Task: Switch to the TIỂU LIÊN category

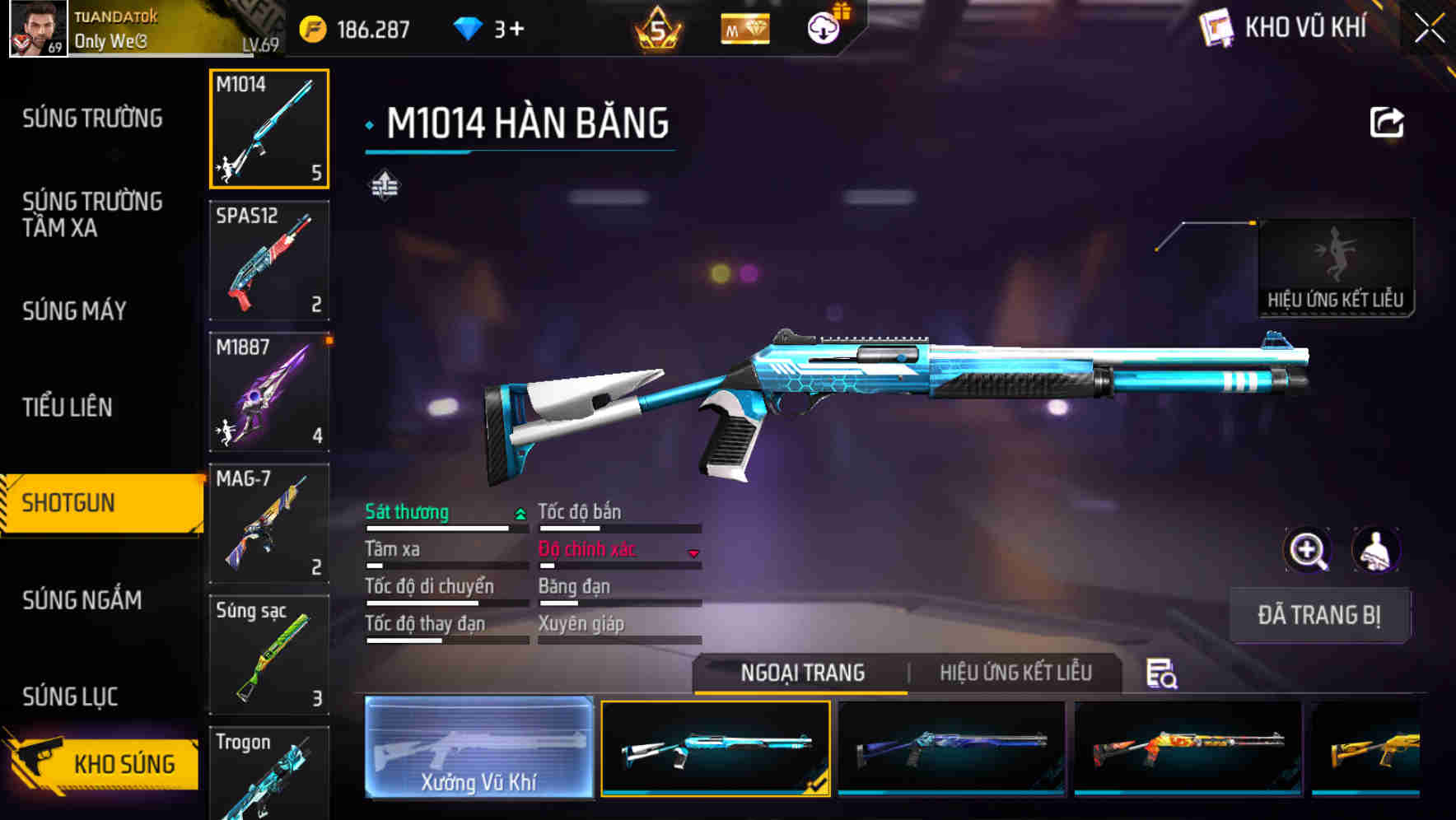Action: tap(68, 407)
